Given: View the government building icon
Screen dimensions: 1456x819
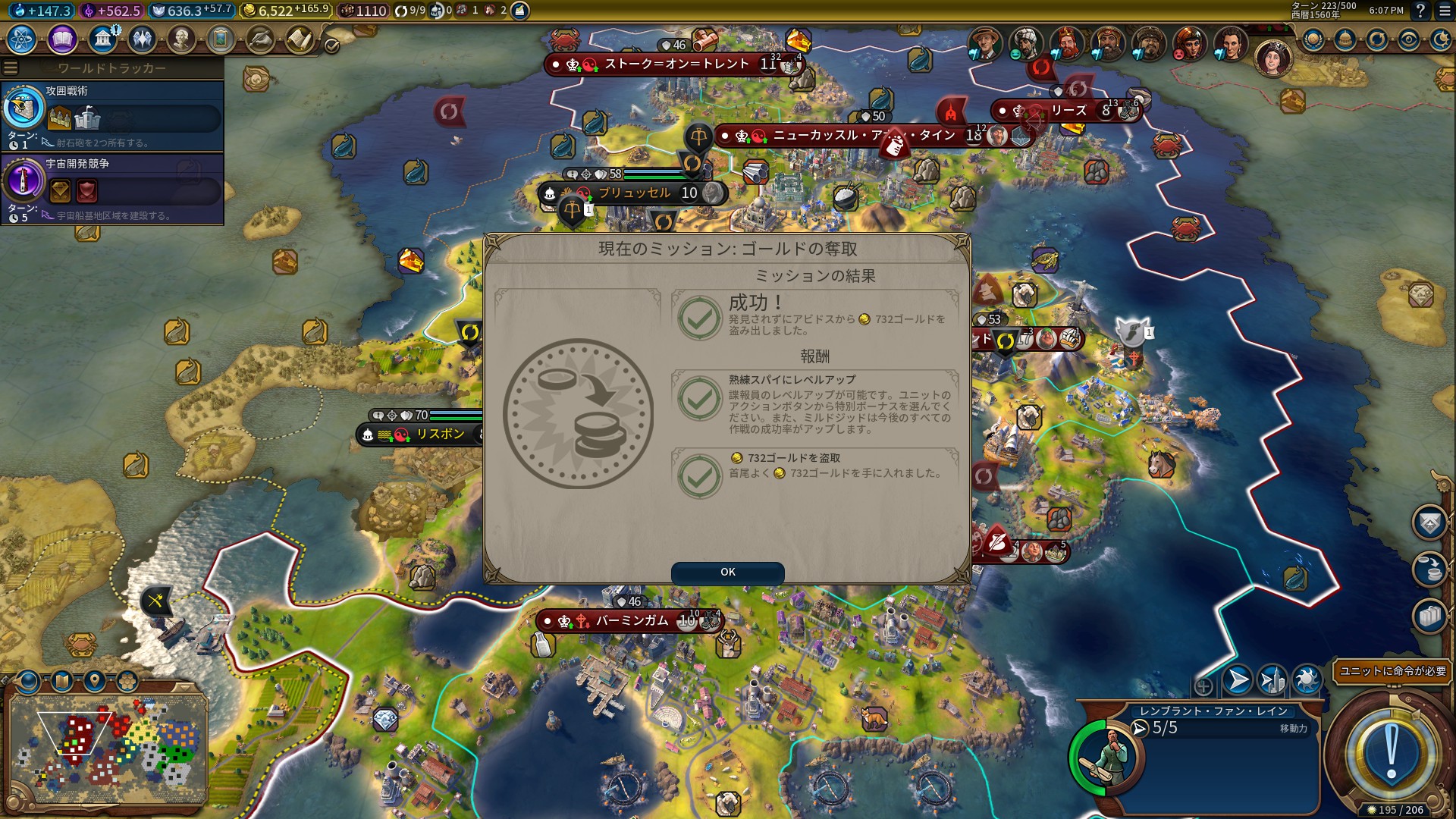Looking at the screenshot, I should [x=102, y=39].
